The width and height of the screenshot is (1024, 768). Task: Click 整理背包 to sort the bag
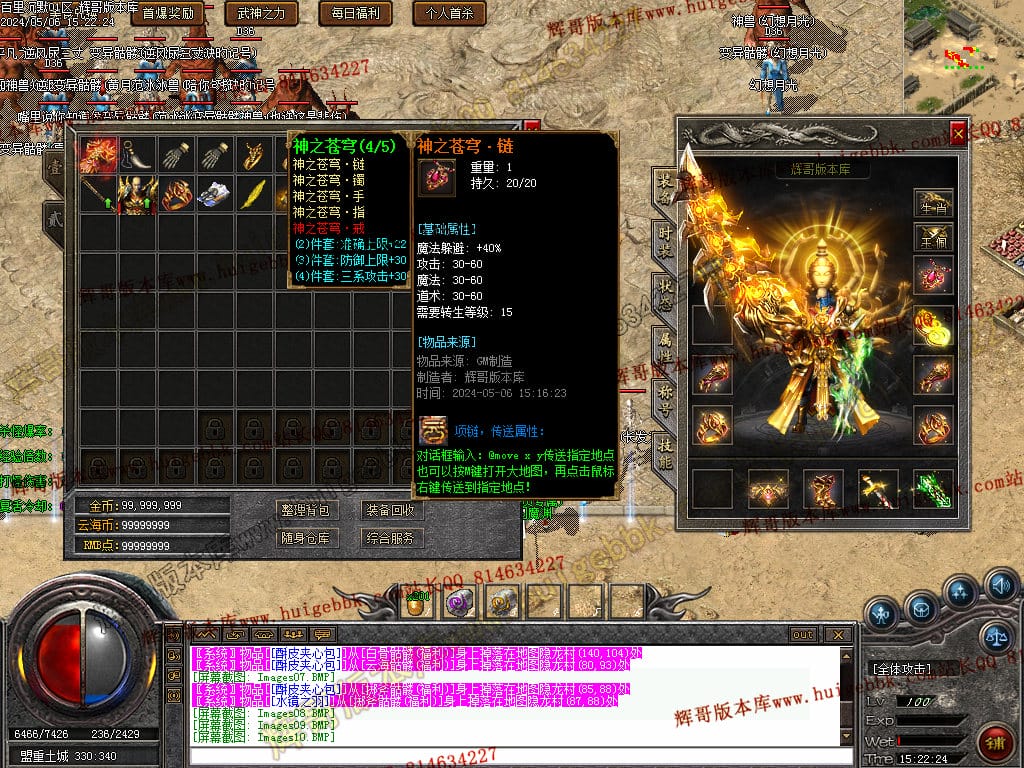tap(305, 510)
